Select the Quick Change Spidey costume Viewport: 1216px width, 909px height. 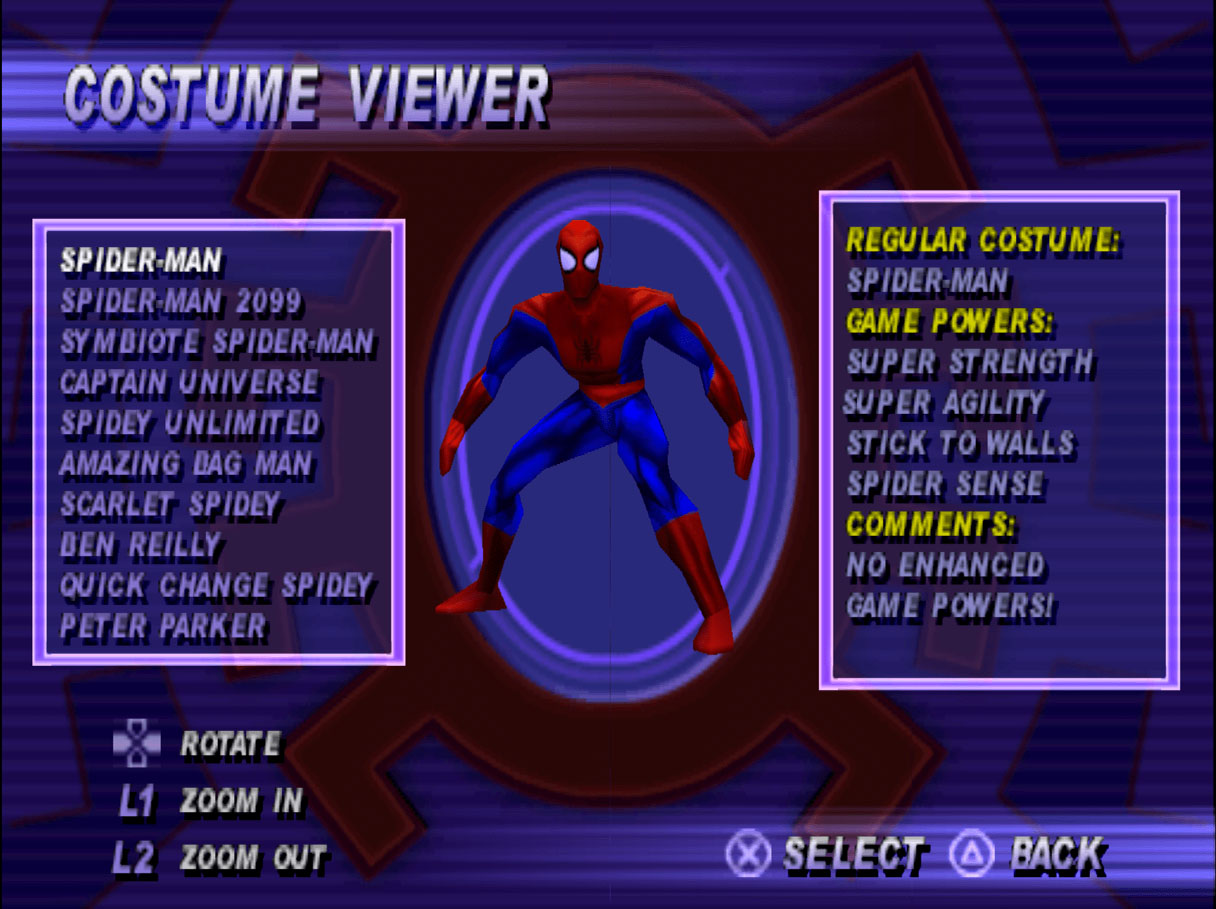[x=216, y=586]
